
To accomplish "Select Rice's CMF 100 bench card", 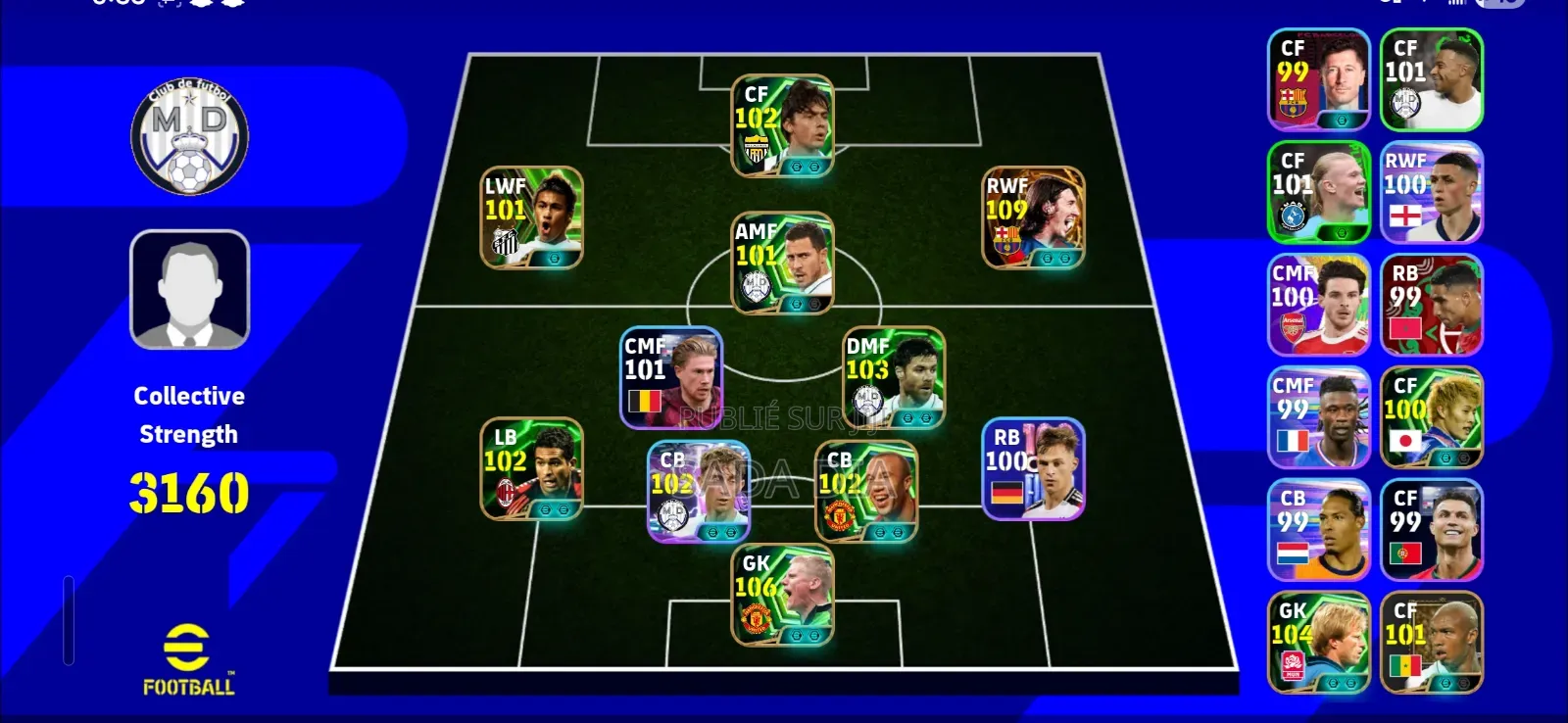I will (1317, 304).
